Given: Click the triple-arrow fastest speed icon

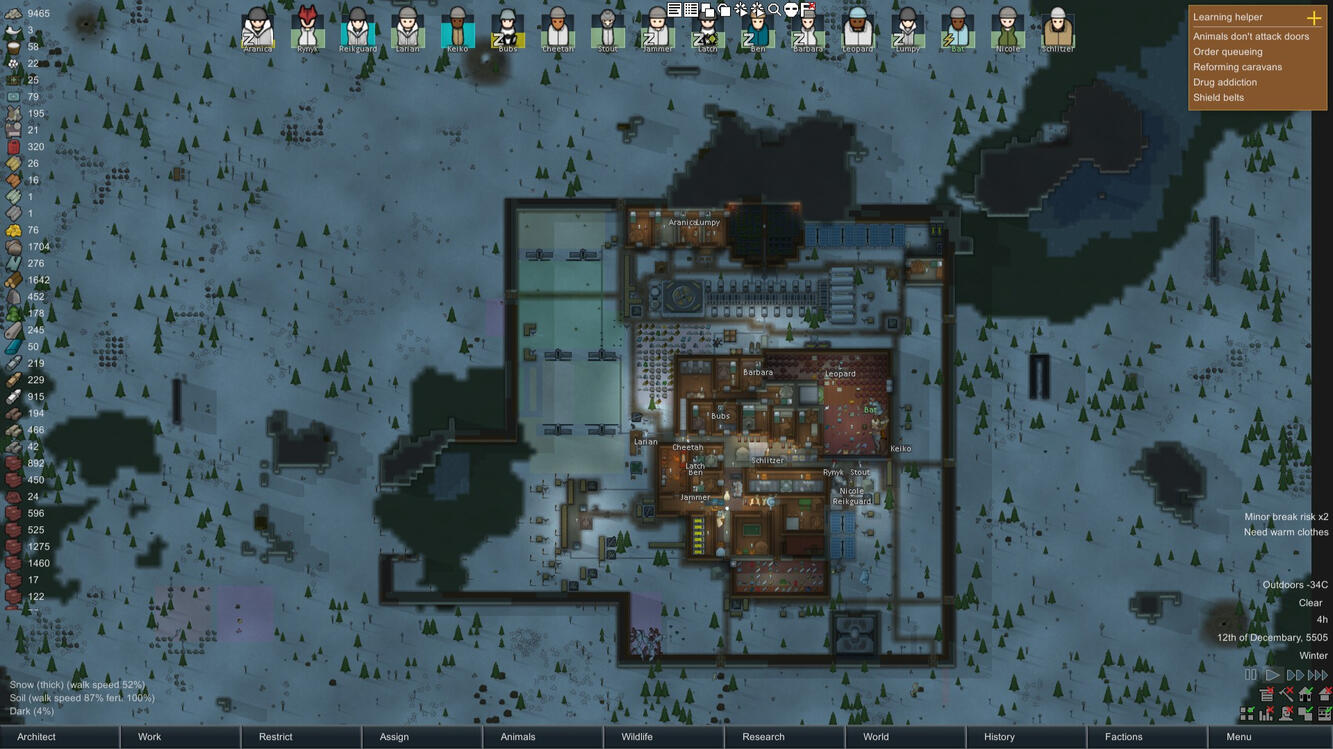Looking at the screenshot, I should click(x=1317, y=675).
